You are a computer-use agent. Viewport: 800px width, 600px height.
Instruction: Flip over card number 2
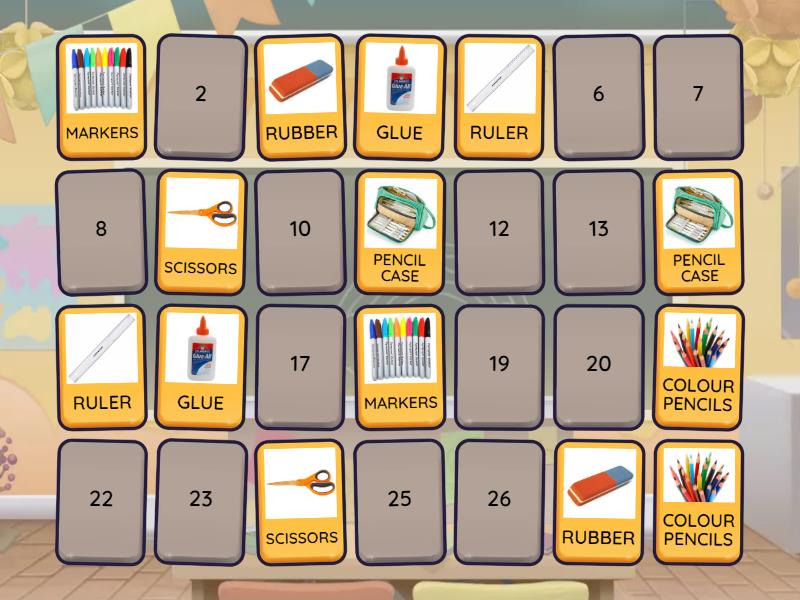coord(201,95)
